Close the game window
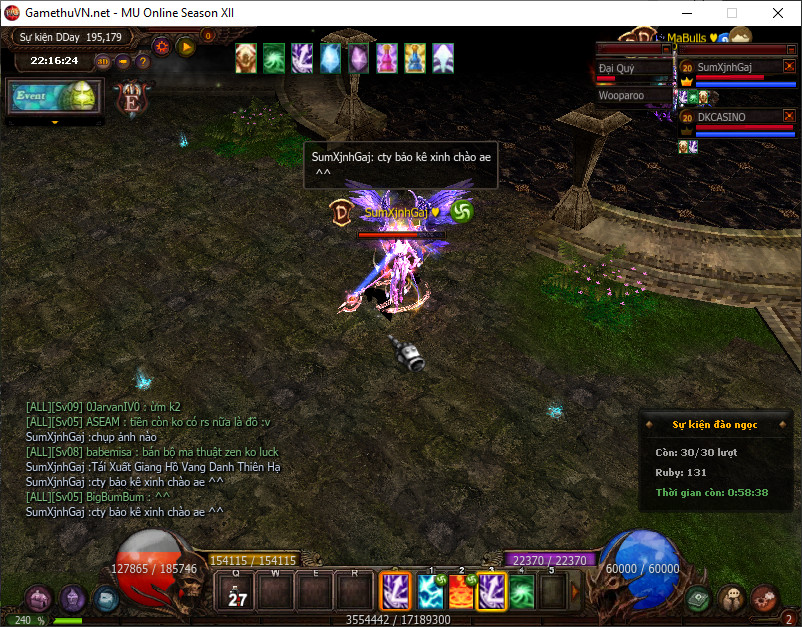The width and height of the screenshot is (802, 627). pyautogui.click(x=778, y=13)
